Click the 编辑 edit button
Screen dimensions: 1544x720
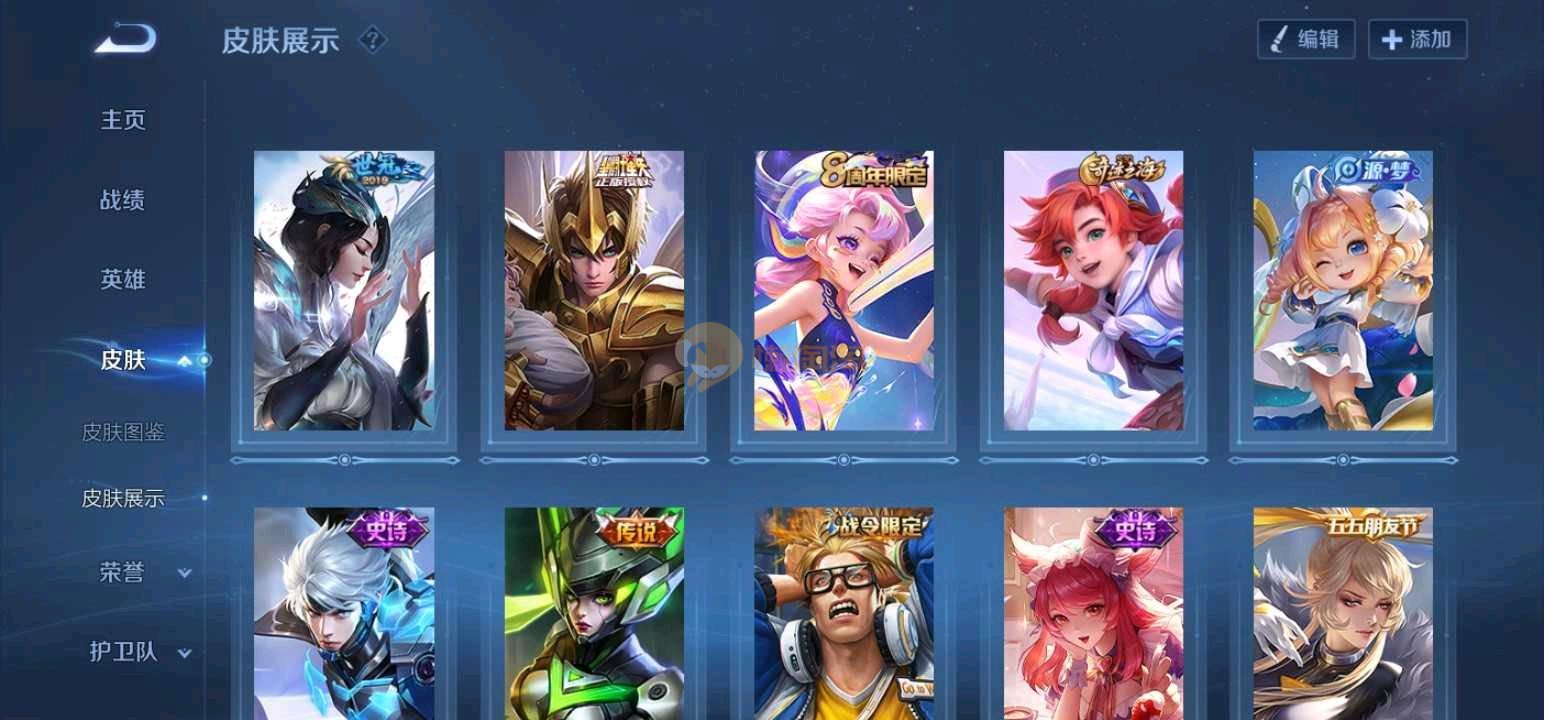(1306, 40)
